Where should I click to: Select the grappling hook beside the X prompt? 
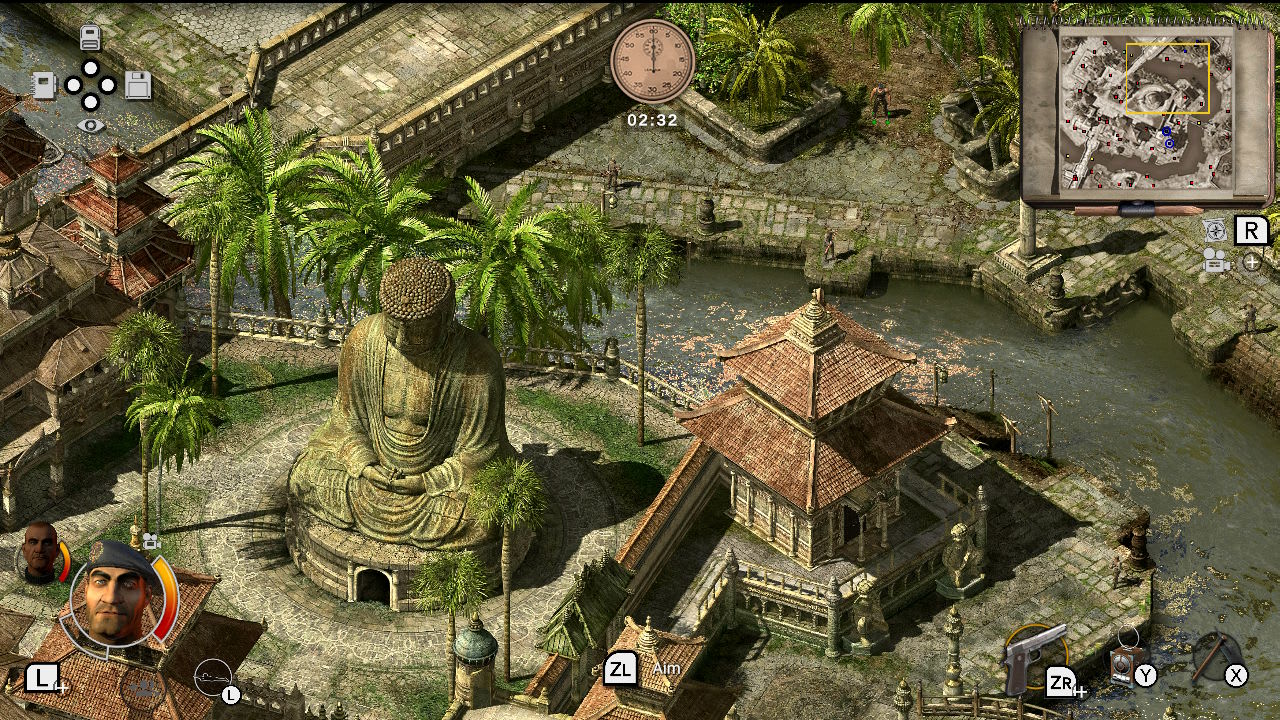pos(1214,656)
